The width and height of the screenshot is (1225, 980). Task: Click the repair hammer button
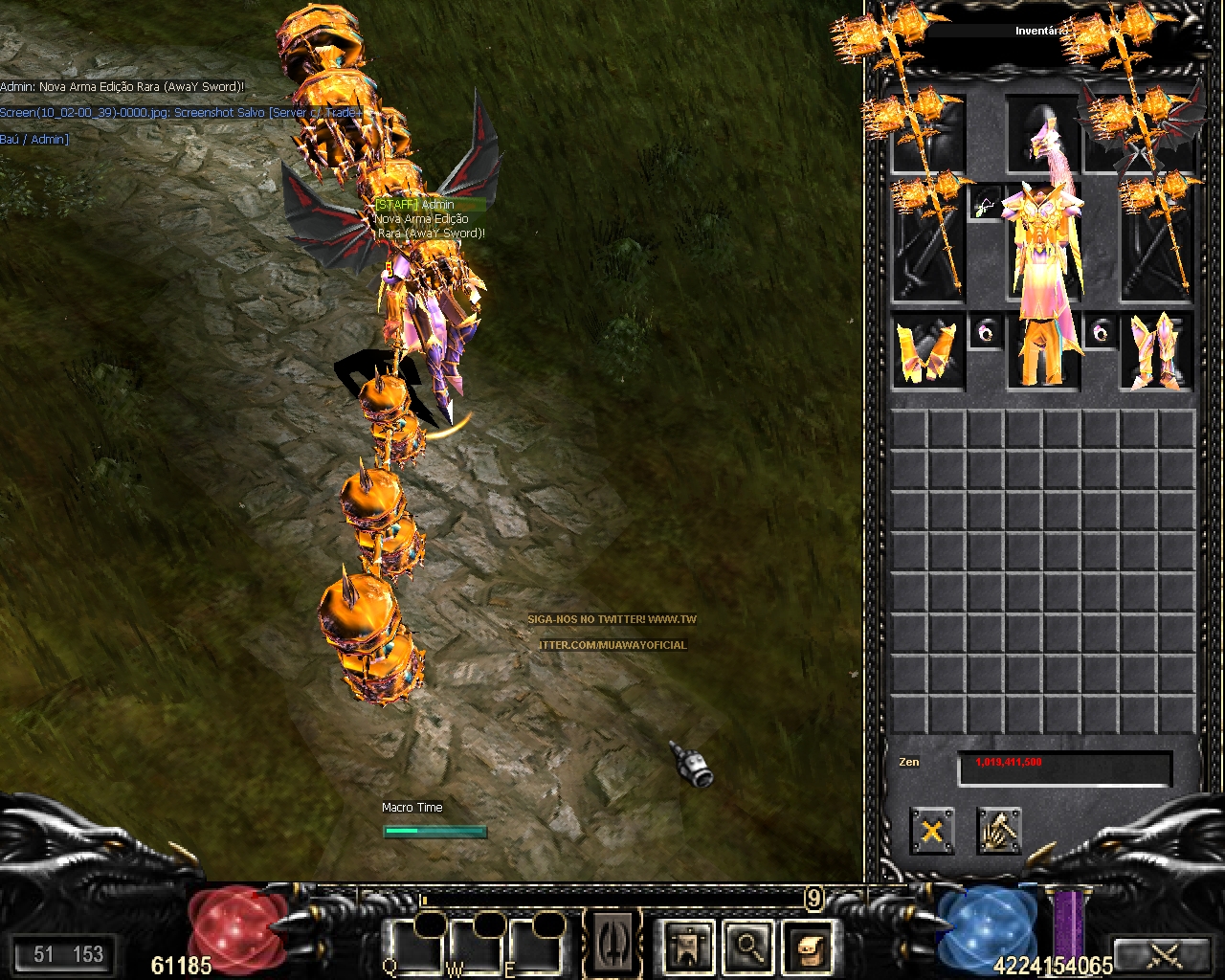coord(999,830)
